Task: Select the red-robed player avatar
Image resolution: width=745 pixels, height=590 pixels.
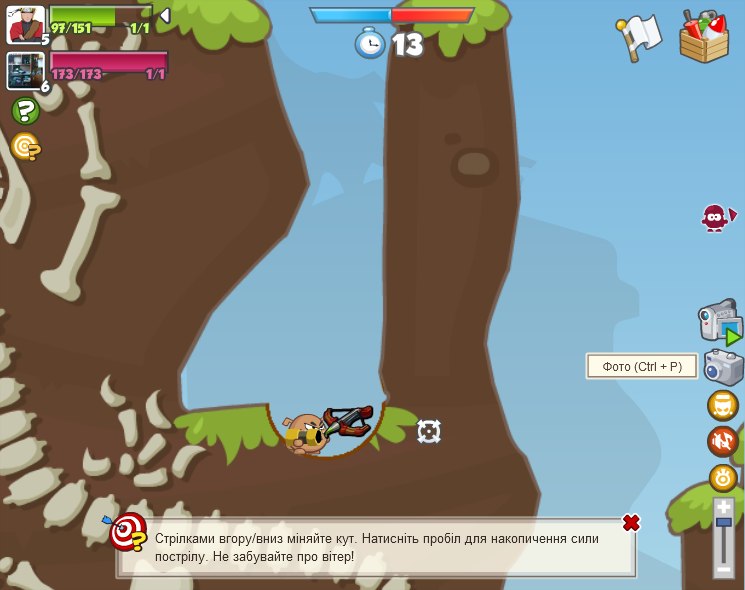Action: [23, 24]
